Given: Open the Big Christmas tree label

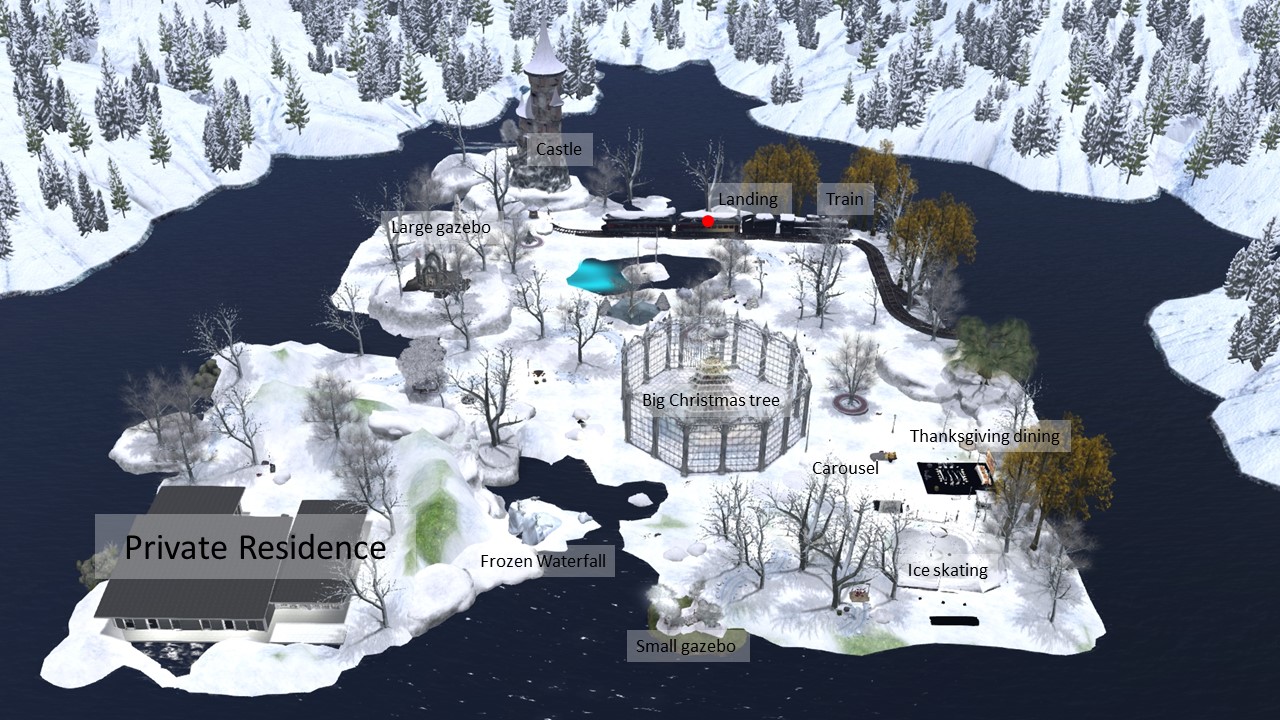Looking at the screenshot, I should (x=711, y=400).
